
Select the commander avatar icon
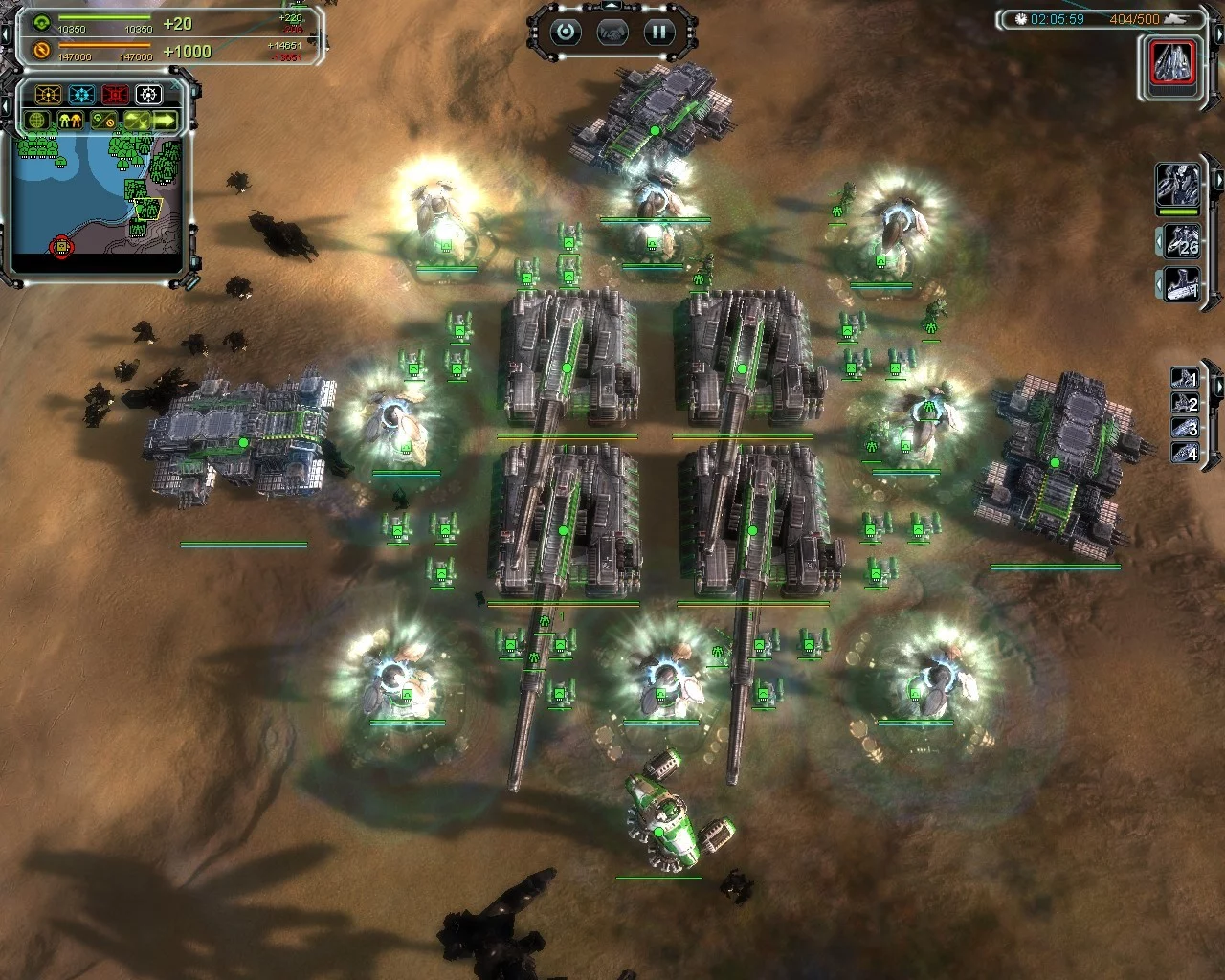coord(1176,184)
